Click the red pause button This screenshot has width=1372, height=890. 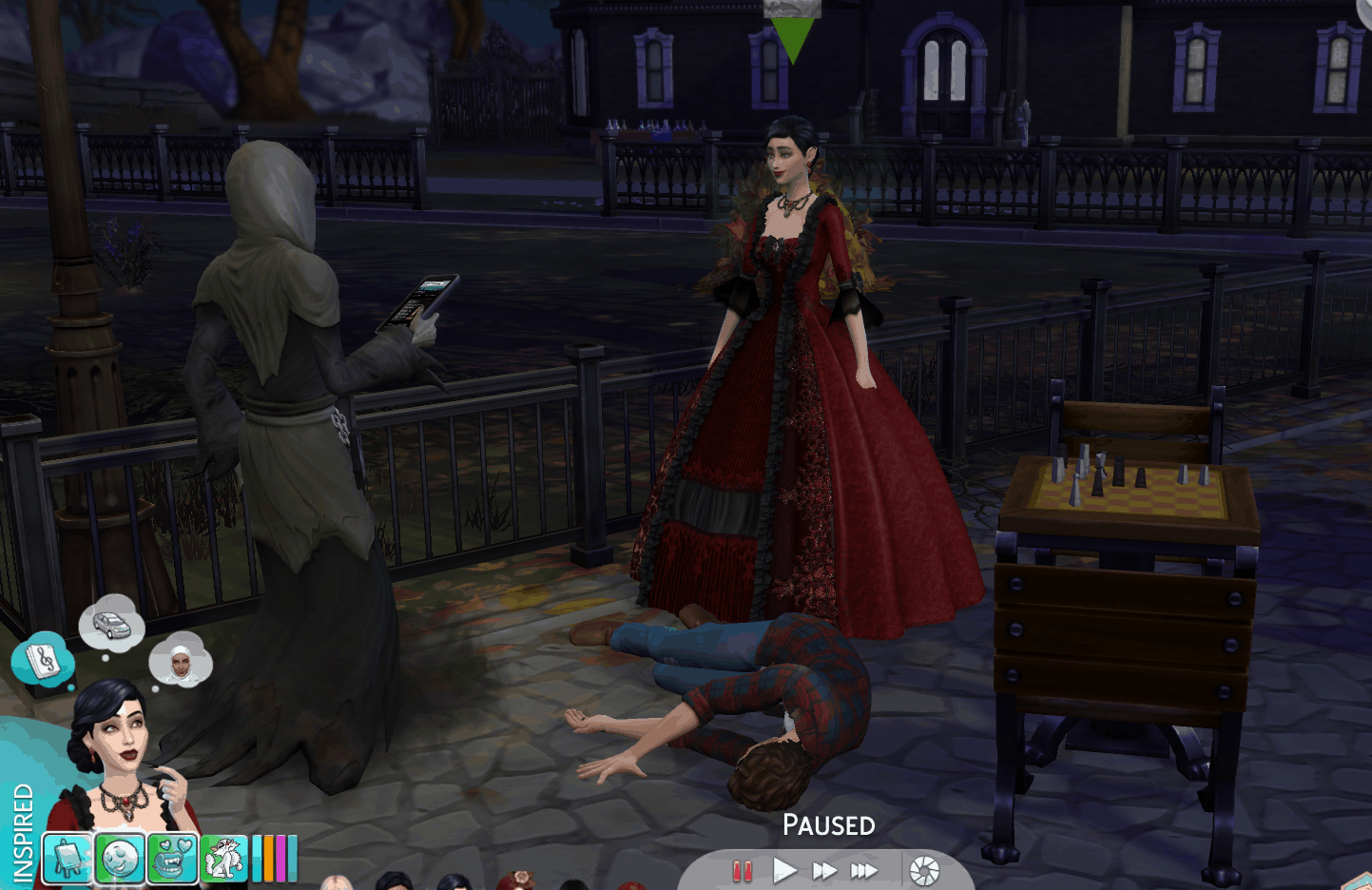coord(742,870)
